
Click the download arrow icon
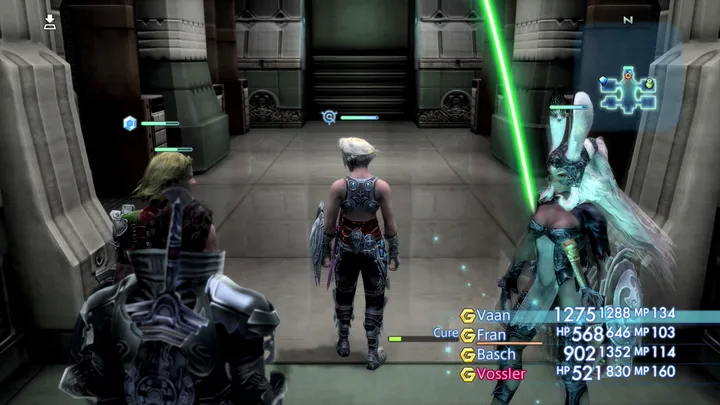(x=50, y=20)
